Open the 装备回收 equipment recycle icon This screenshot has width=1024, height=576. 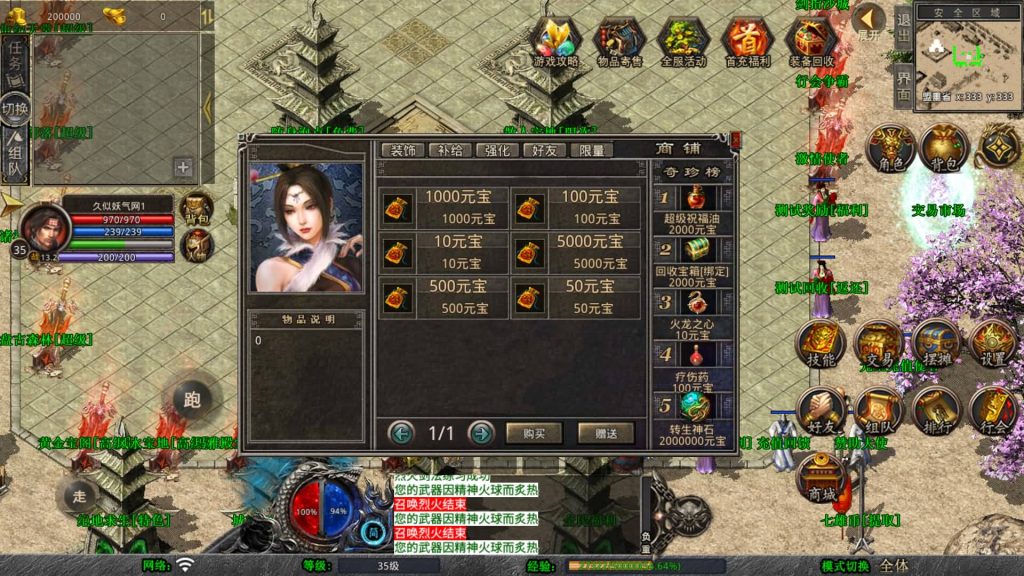[811, 43]
